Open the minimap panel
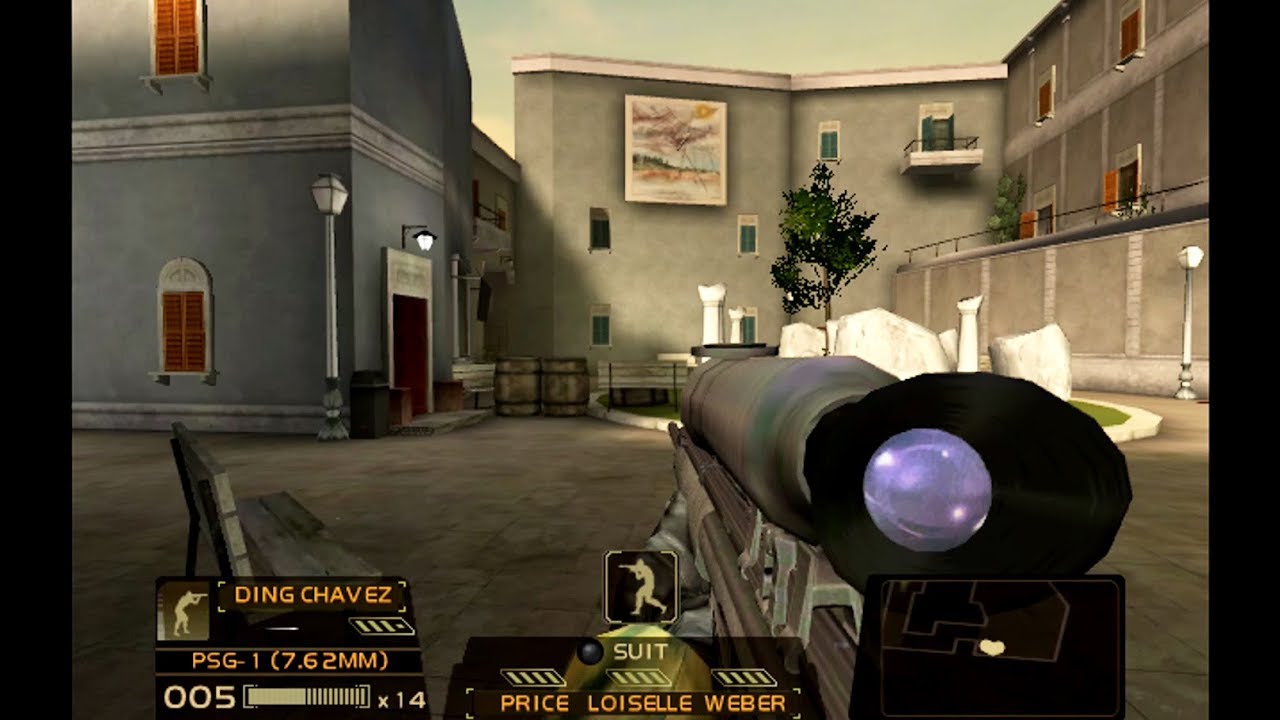 (993, 646)
